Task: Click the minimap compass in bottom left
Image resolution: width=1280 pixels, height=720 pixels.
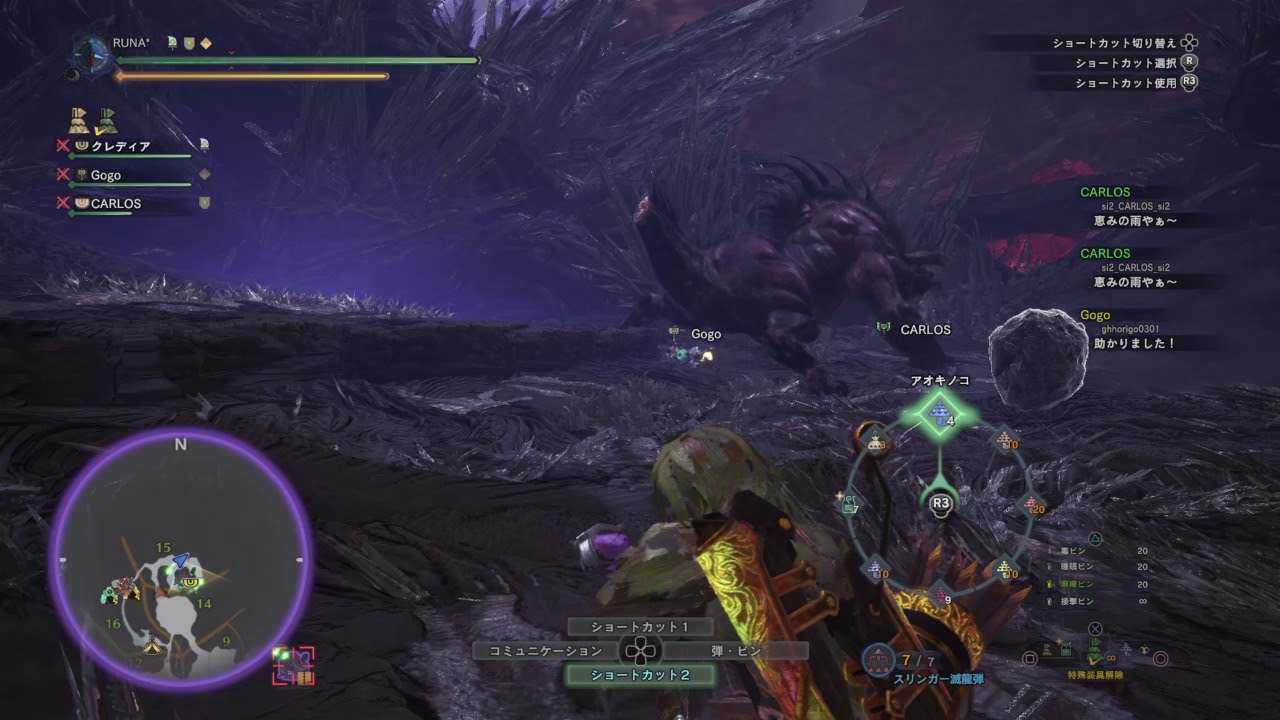Action: 180,443
